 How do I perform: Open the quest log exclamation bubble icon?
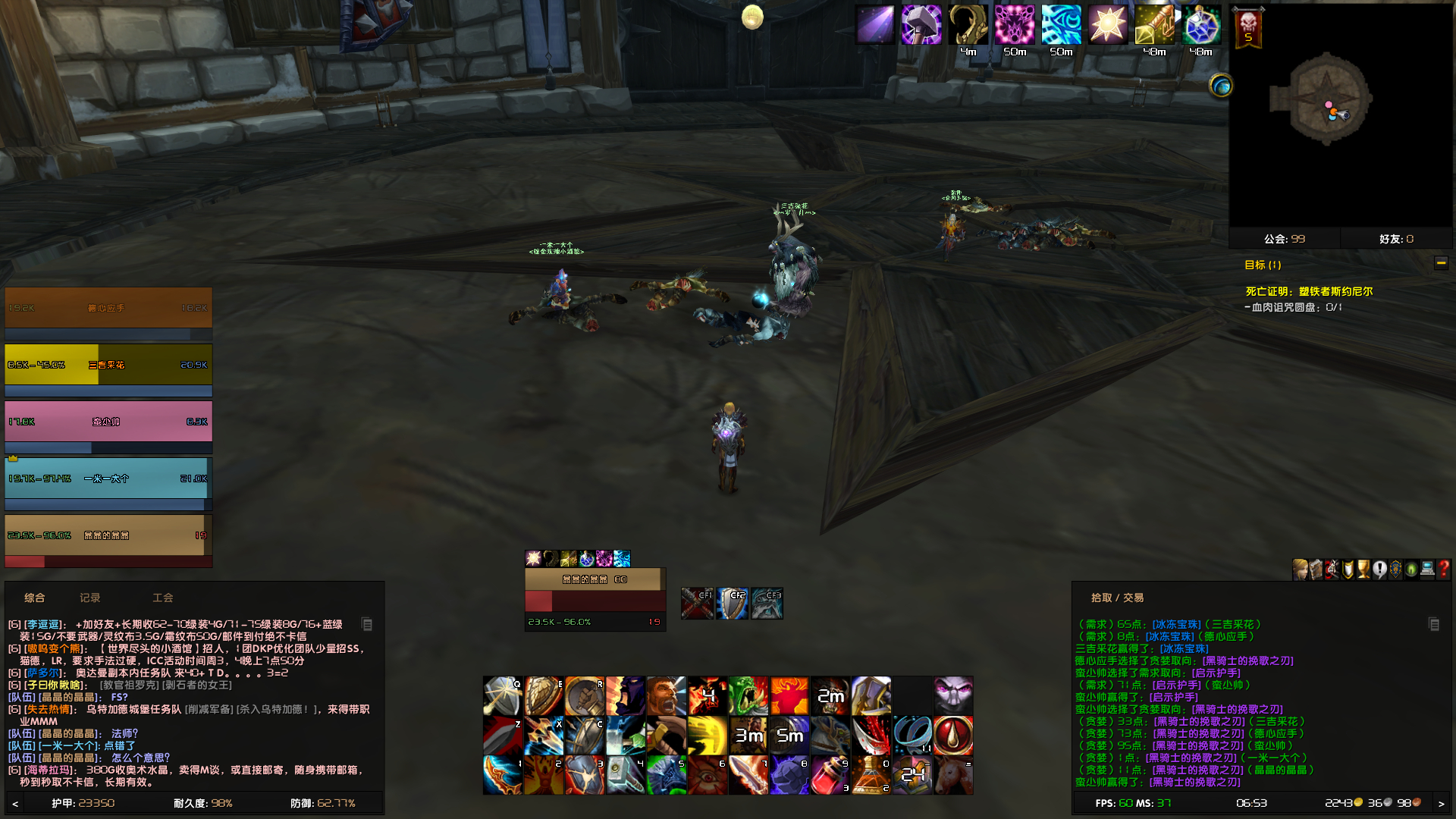pyautogui.click(x=1381, y=570)
